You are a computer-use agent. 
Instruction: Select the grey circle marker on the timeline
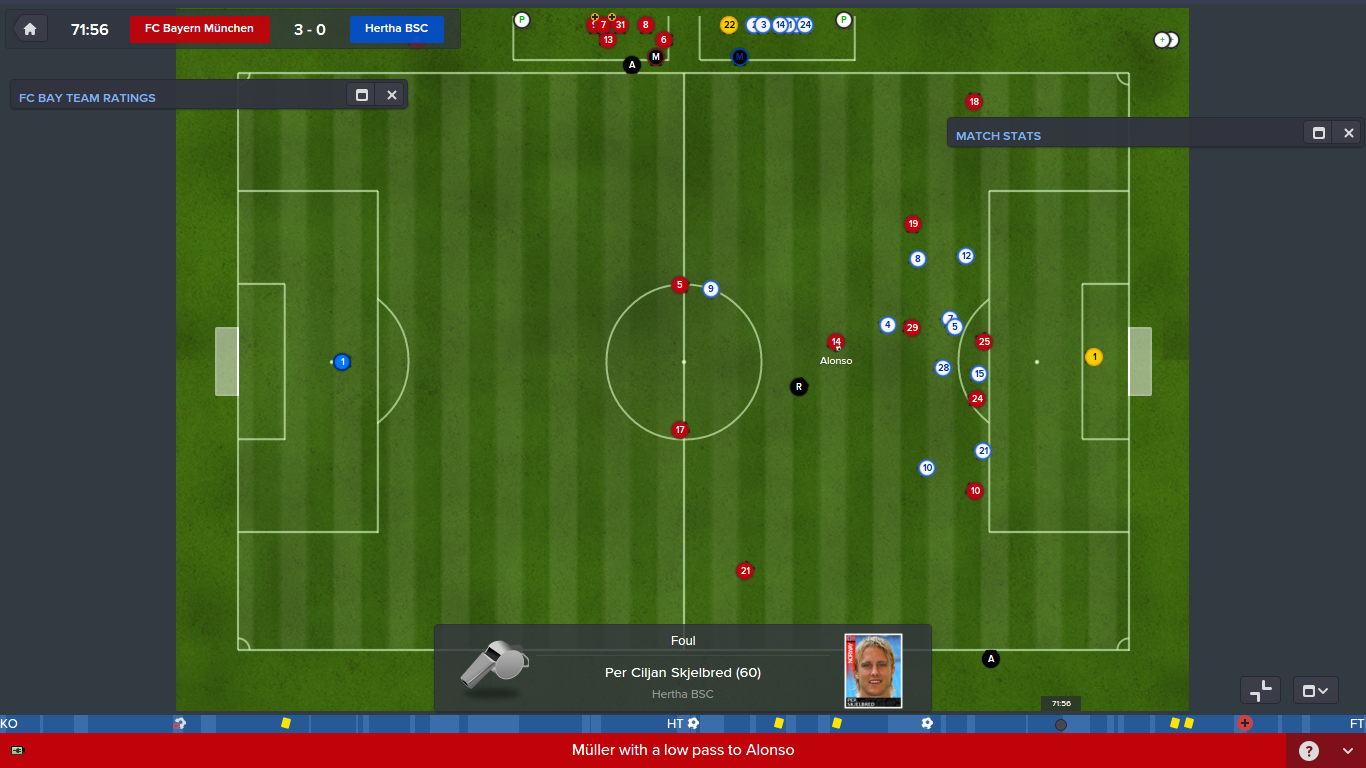click(x=1061, y=724)
